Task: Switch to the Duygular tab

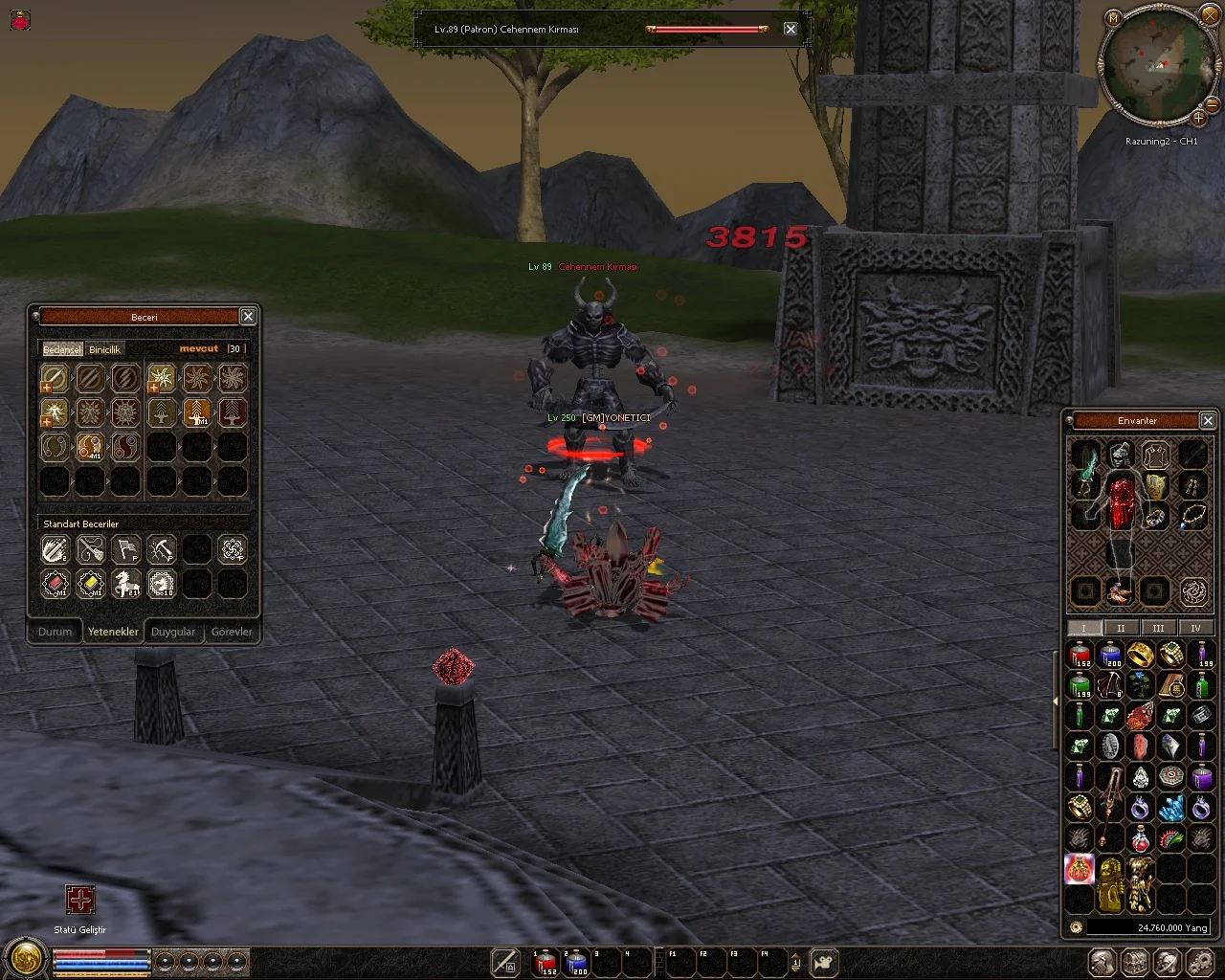Action: (x=173, y=632)
